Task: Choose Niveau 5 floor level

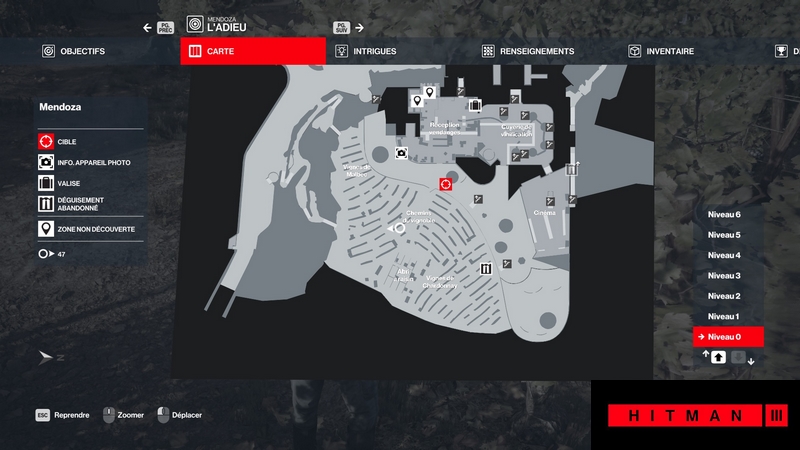Action: (724, 235)
